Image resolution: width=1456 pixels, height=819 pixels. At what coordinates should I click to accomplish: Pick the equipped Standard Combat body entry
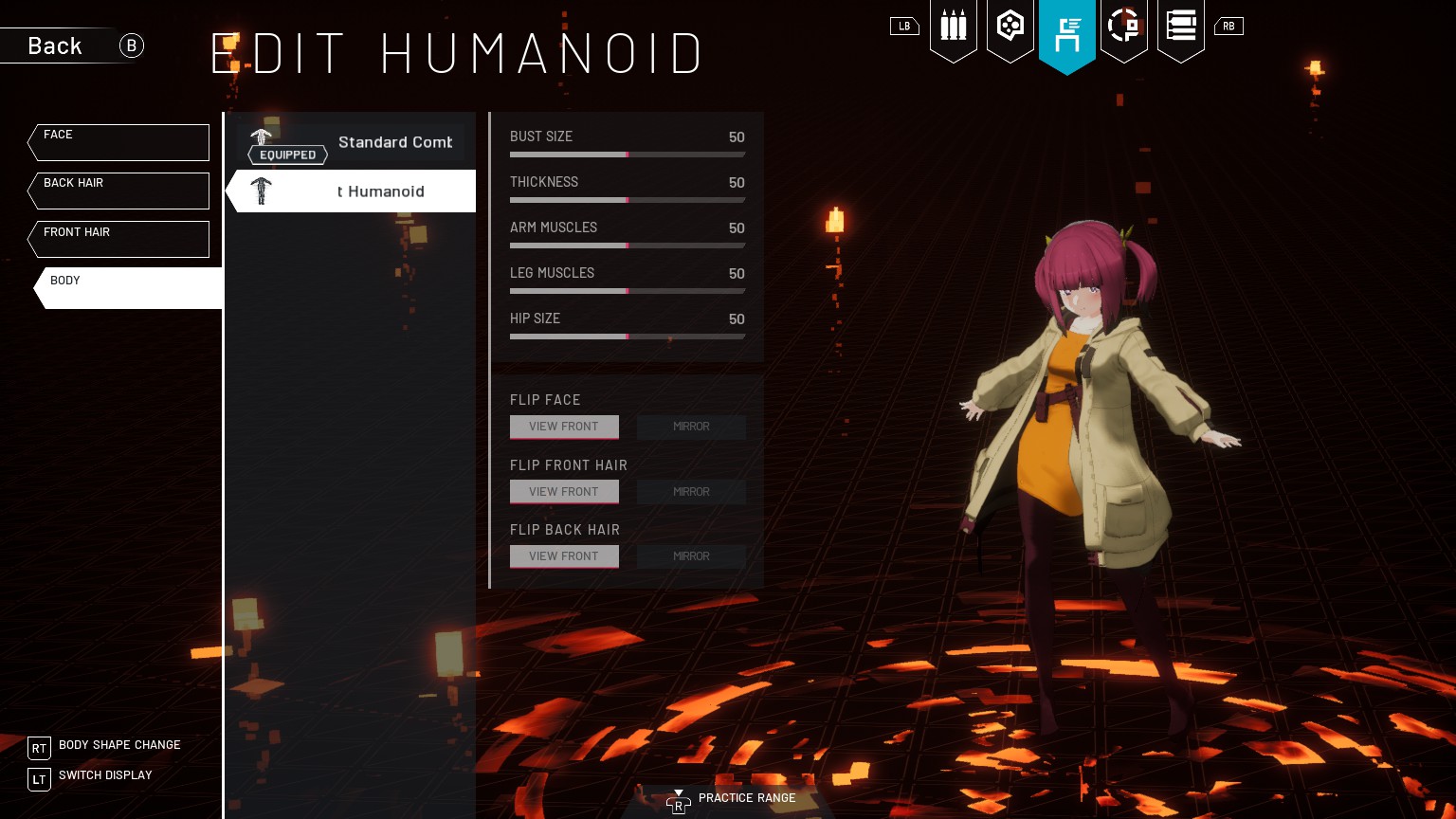351,144
